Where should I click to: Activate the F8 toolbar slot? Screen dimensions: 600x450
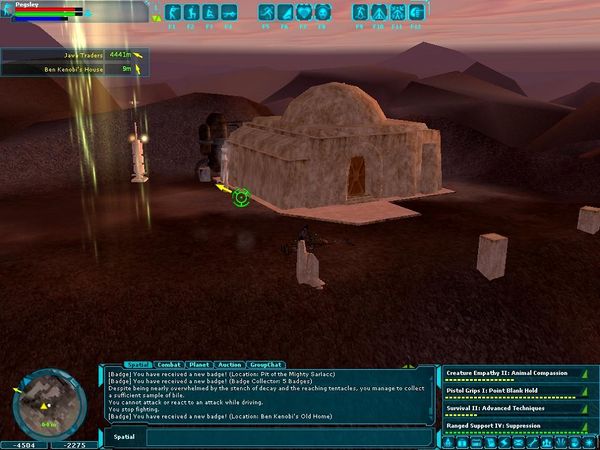click(x=325, y=13)
